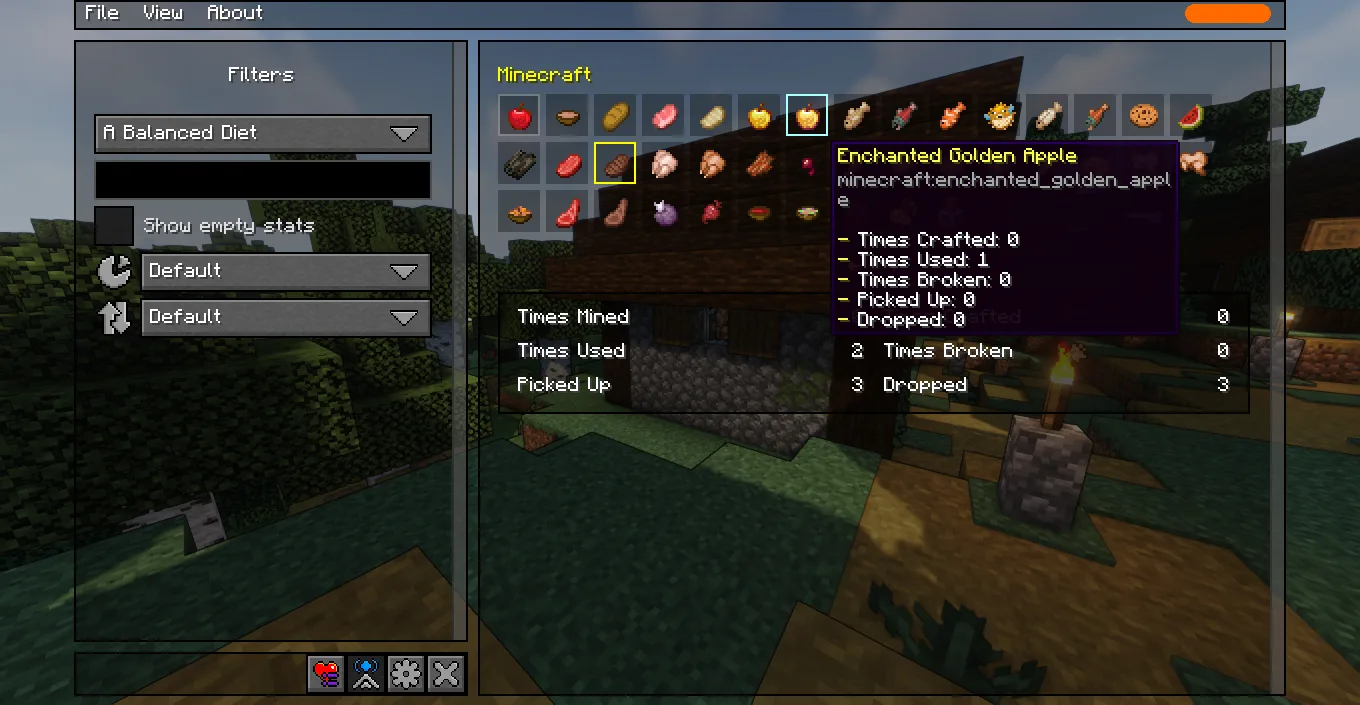Viewport: 1360px width, 705px height.
Task: Choose the enchanted golden apple slot
Action: tap(806, 116)
